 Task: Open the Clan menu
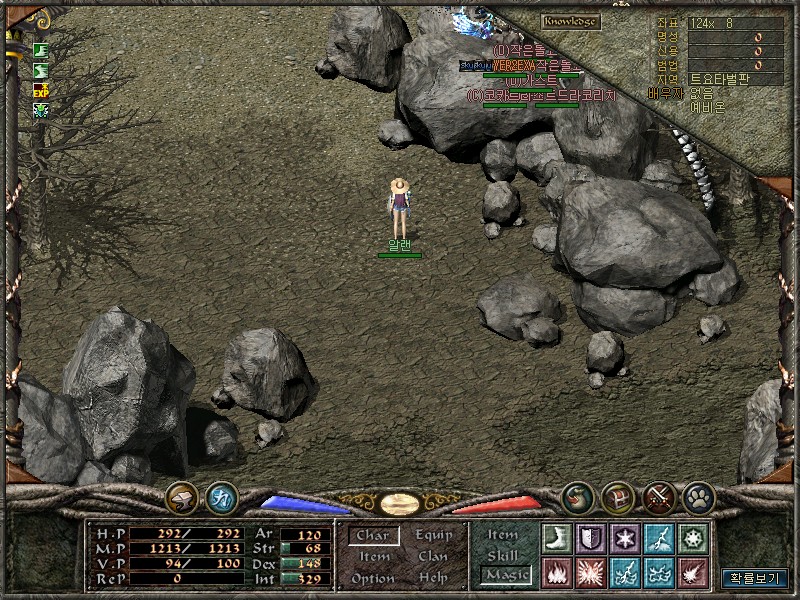[433, 557]
